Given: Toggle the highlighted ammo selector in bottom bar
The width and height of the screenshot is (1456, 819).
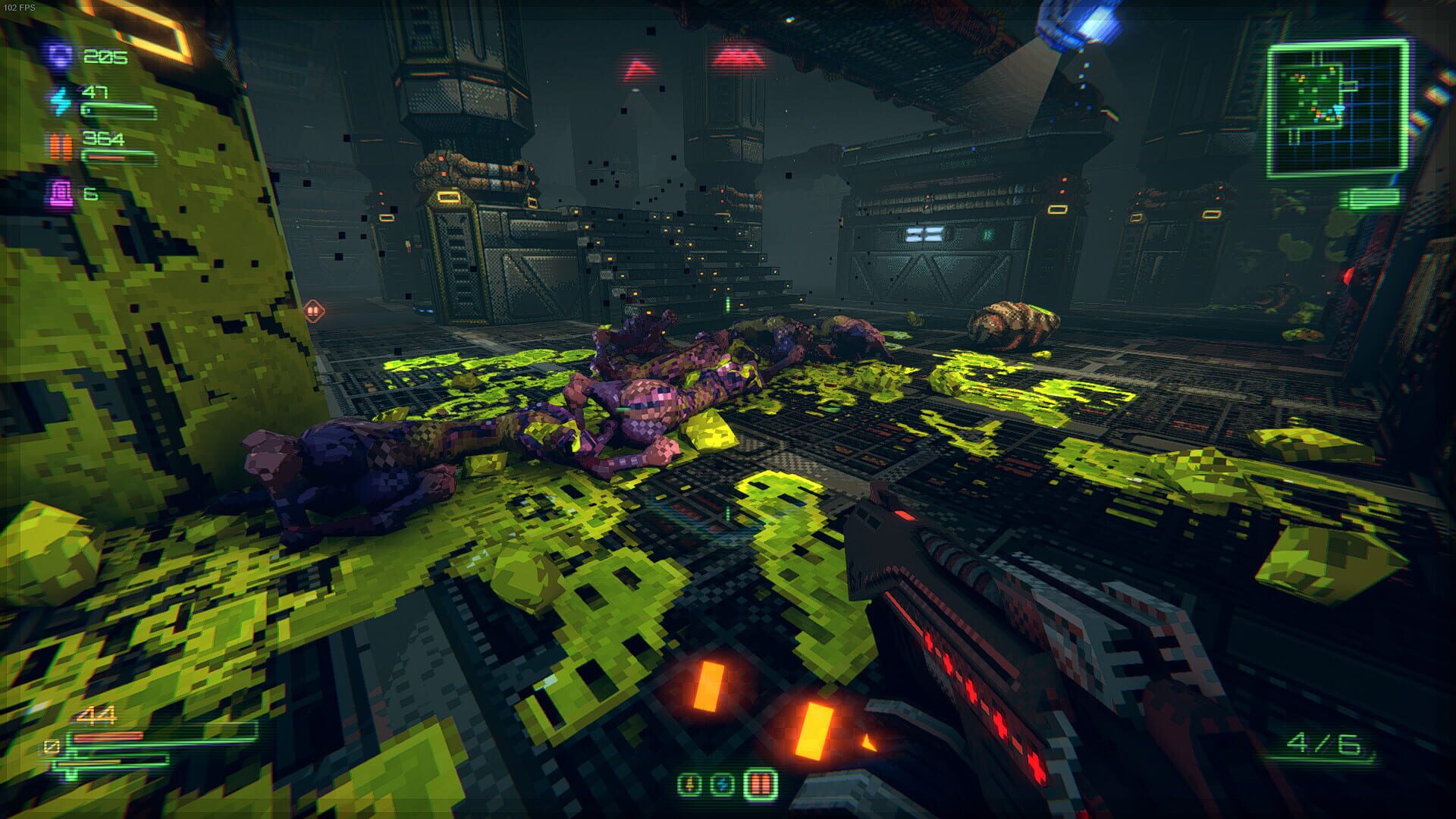Looking at the screenshot, I should (x=761, y=785).
